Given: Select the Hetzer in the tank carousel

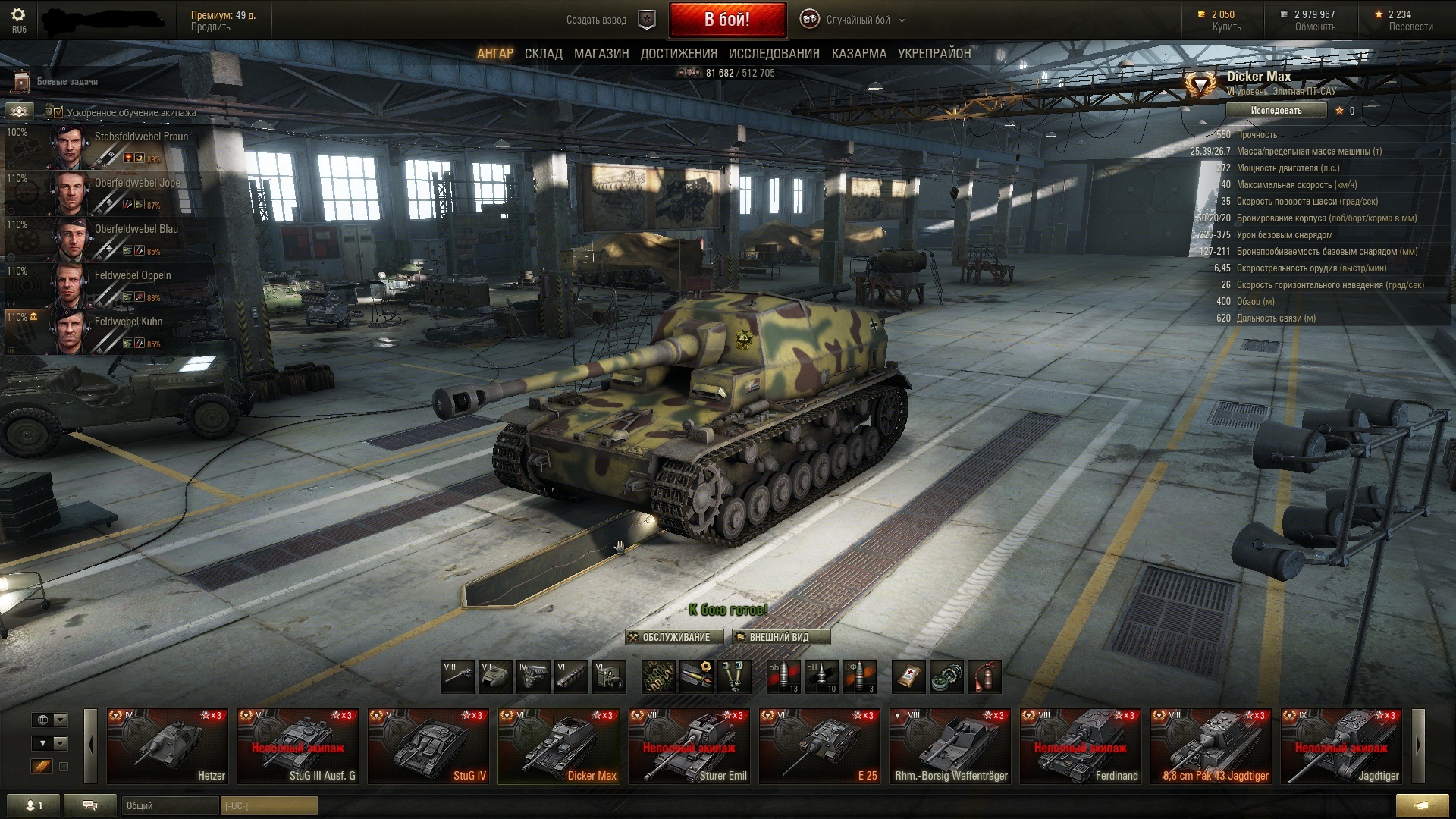Looking at the screenshot, I should click(167, 746).
